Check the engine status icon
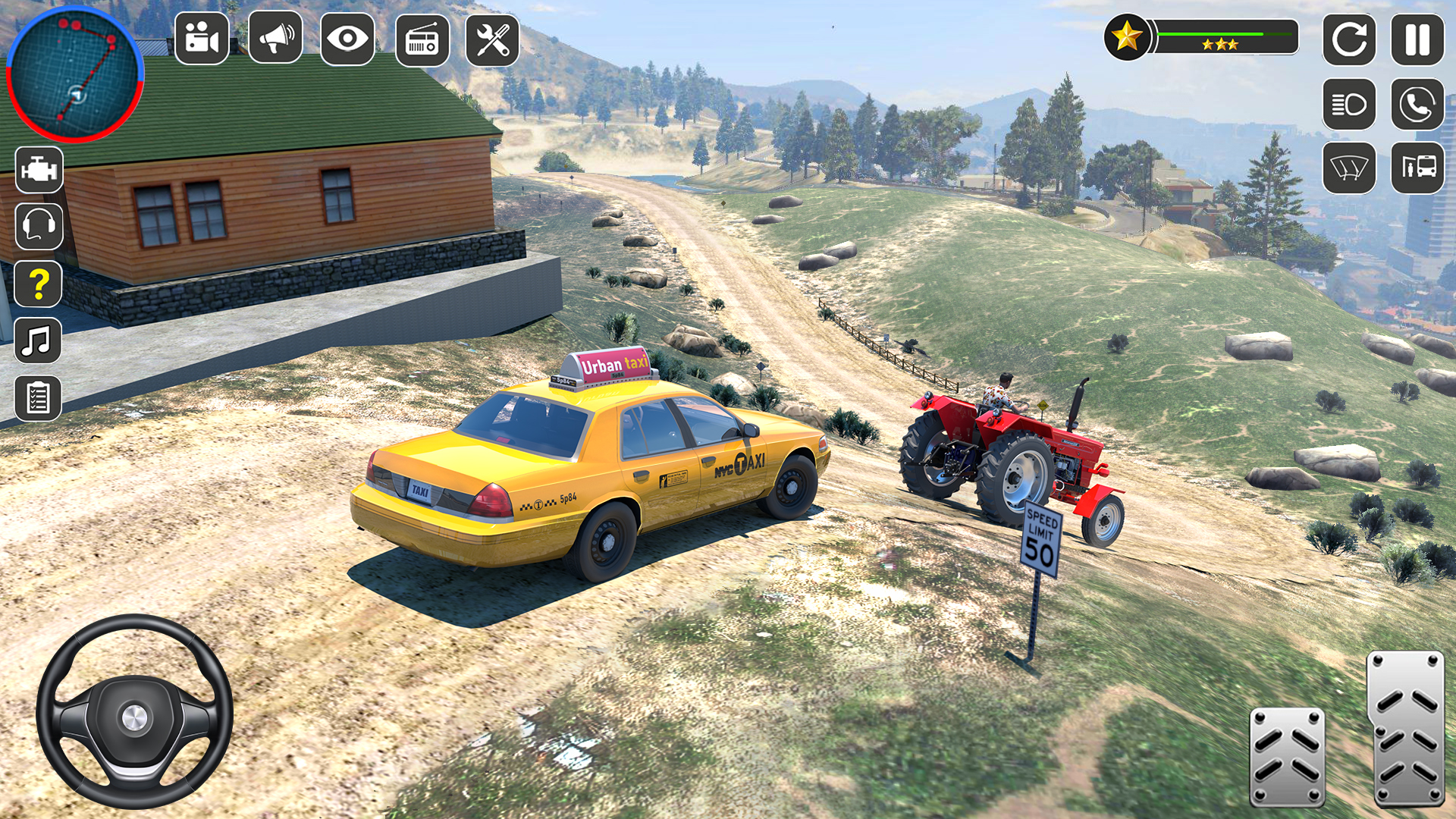The height and width of the screenshot is (819, 1456). click(39, 169)
